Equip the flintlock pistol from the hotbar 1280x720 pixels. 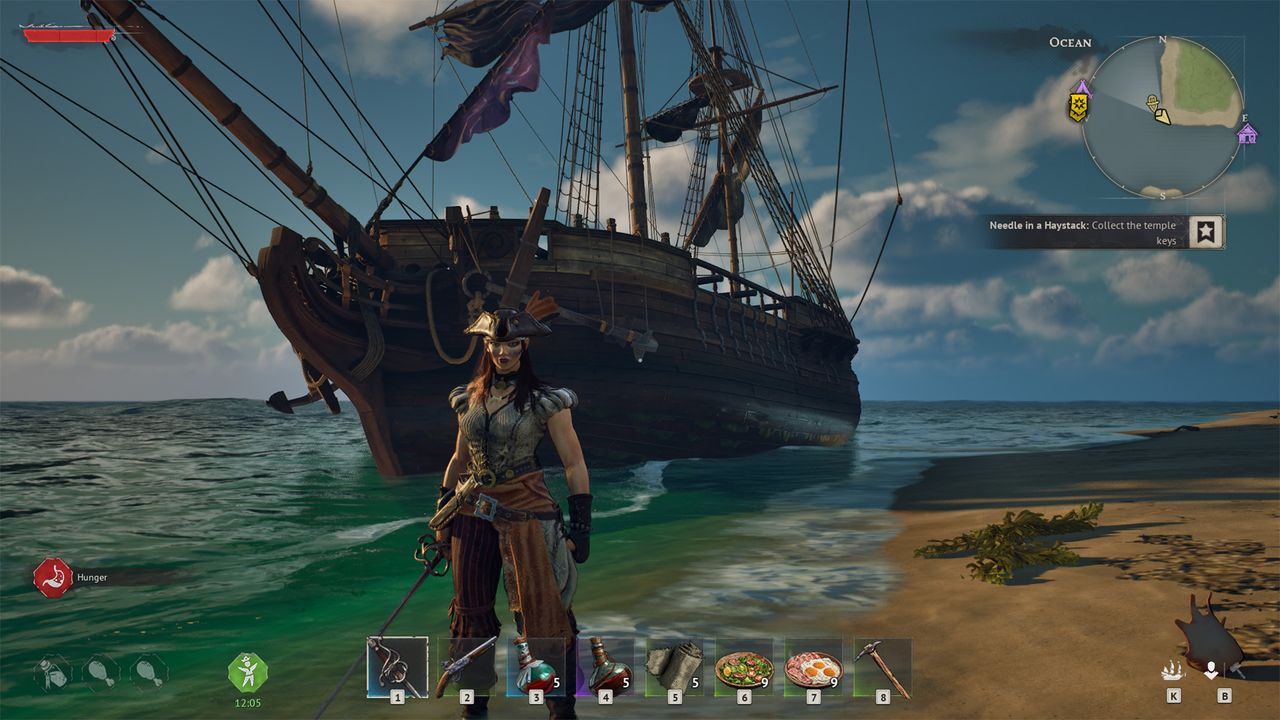466,666
